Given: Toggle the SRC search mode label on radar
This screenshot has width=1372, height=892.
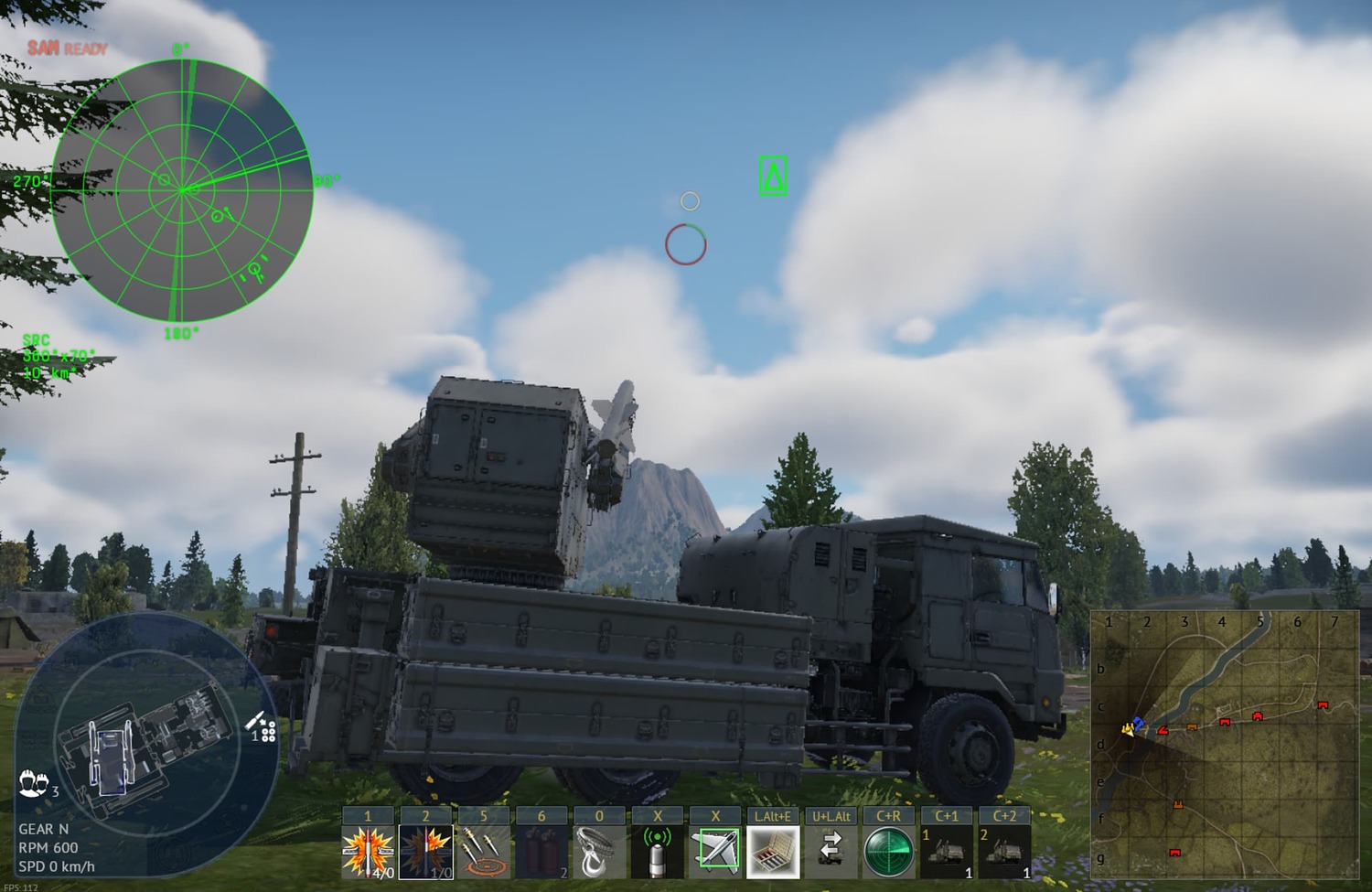Looking at the screenshot, I should click(x=35, y=339).
